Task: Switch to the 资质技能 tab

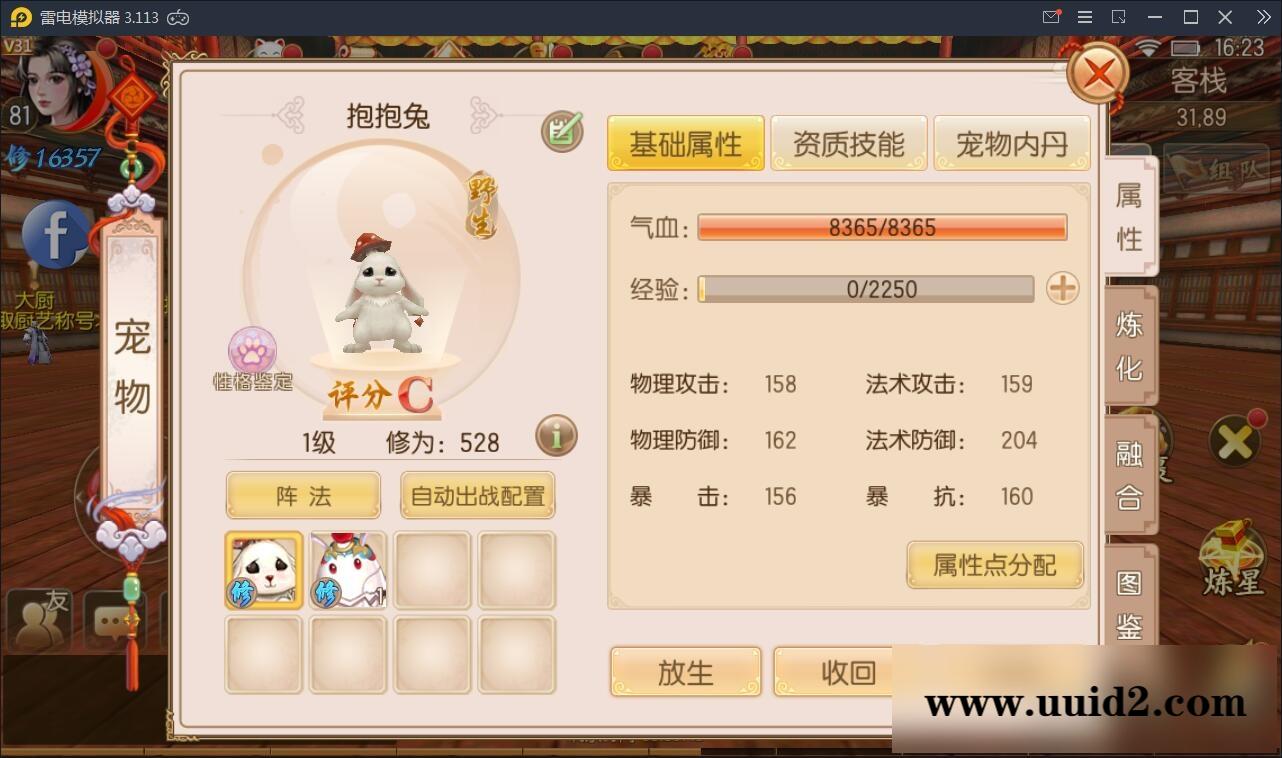Action: 848,142
